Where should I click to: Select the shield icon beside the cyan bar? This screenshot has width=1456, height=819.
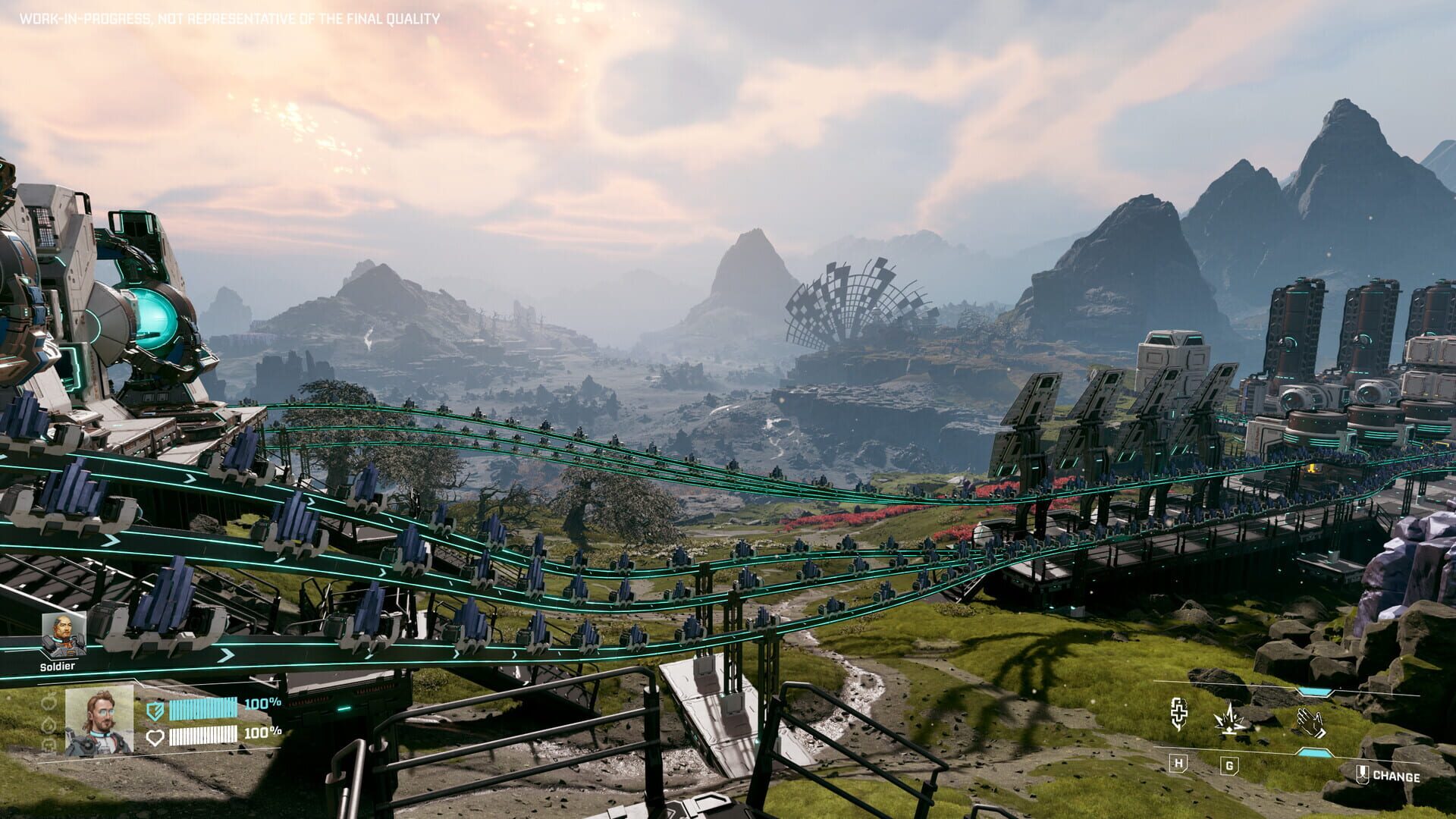[x=156, y=711]
